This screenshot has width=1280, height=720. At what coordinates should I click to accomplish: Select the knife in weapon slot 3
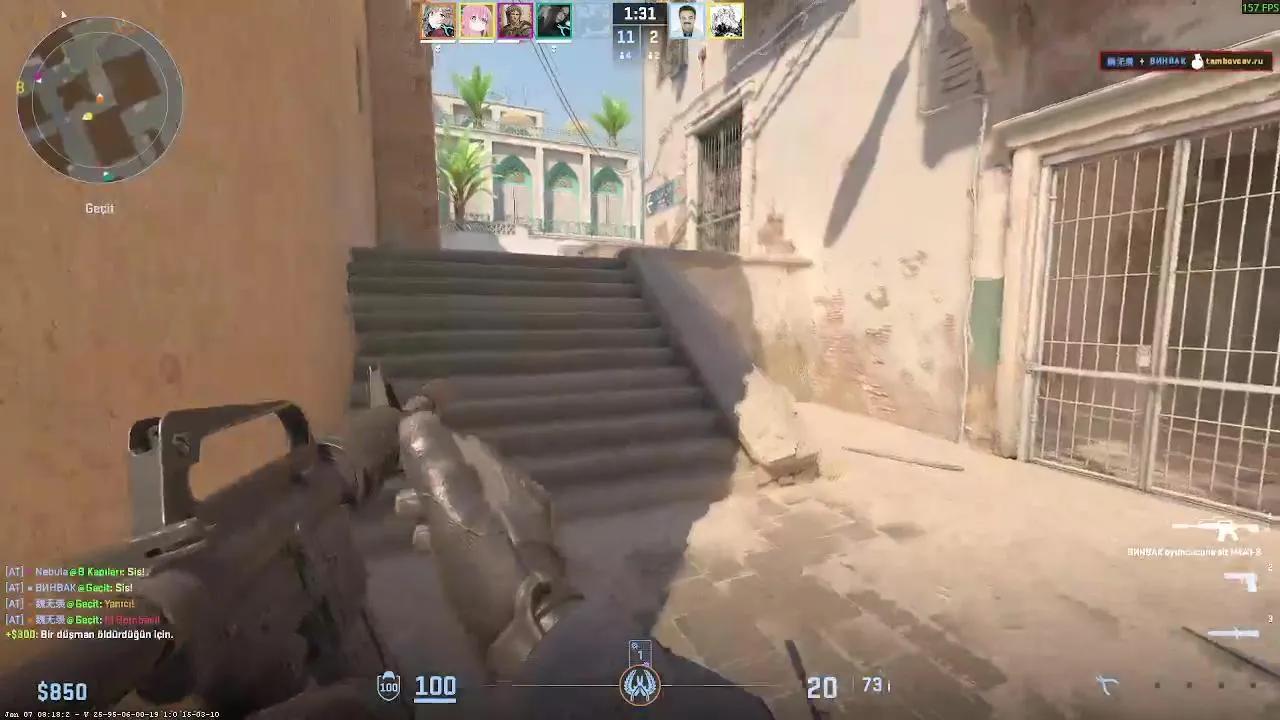(1234, 632)
